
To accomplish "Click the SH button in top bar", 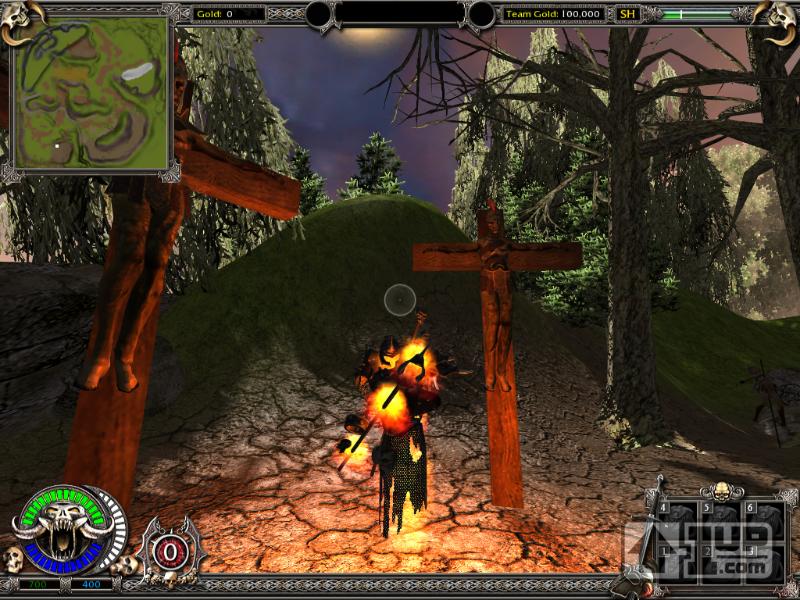I will click(x=627, y=14).
